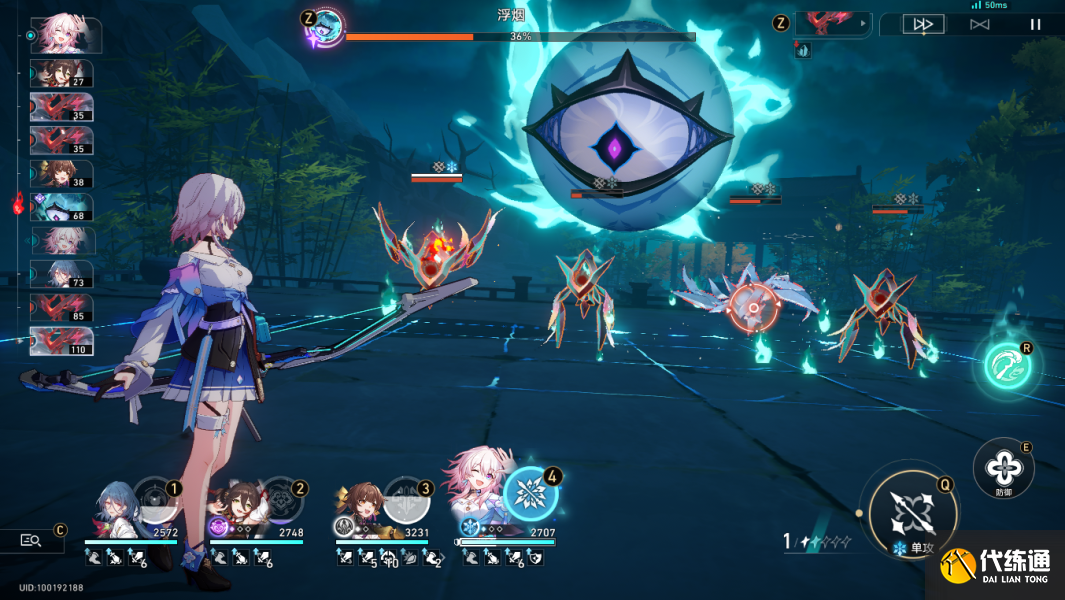Screen dimensions: 1065x600
Task: Select the brown-haired character portrait numbered 3
Action: pyautogui.click(x=366, y=508)
